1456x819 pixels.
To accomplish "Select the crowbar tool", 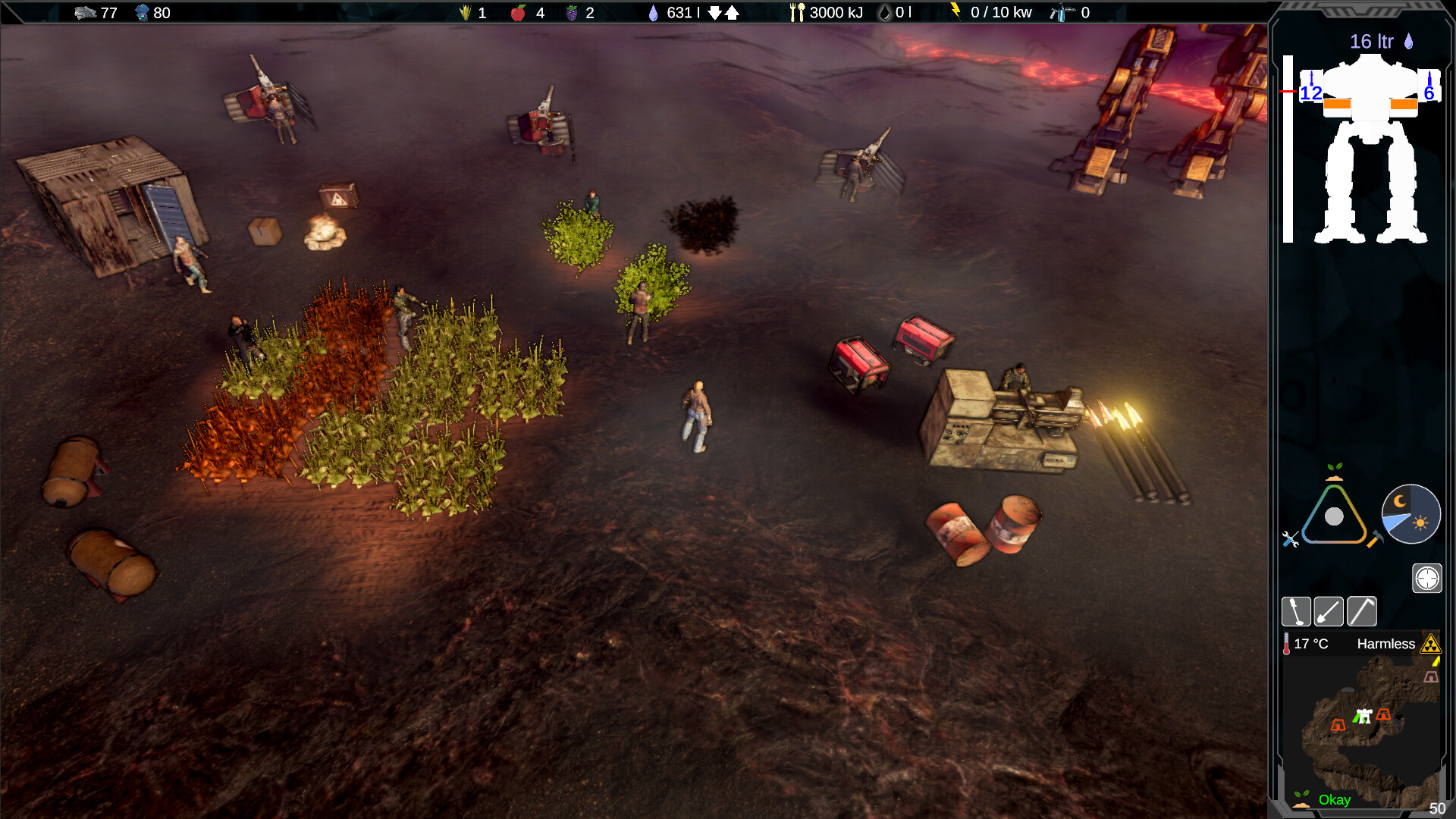I will click(x=1361, y=611).
